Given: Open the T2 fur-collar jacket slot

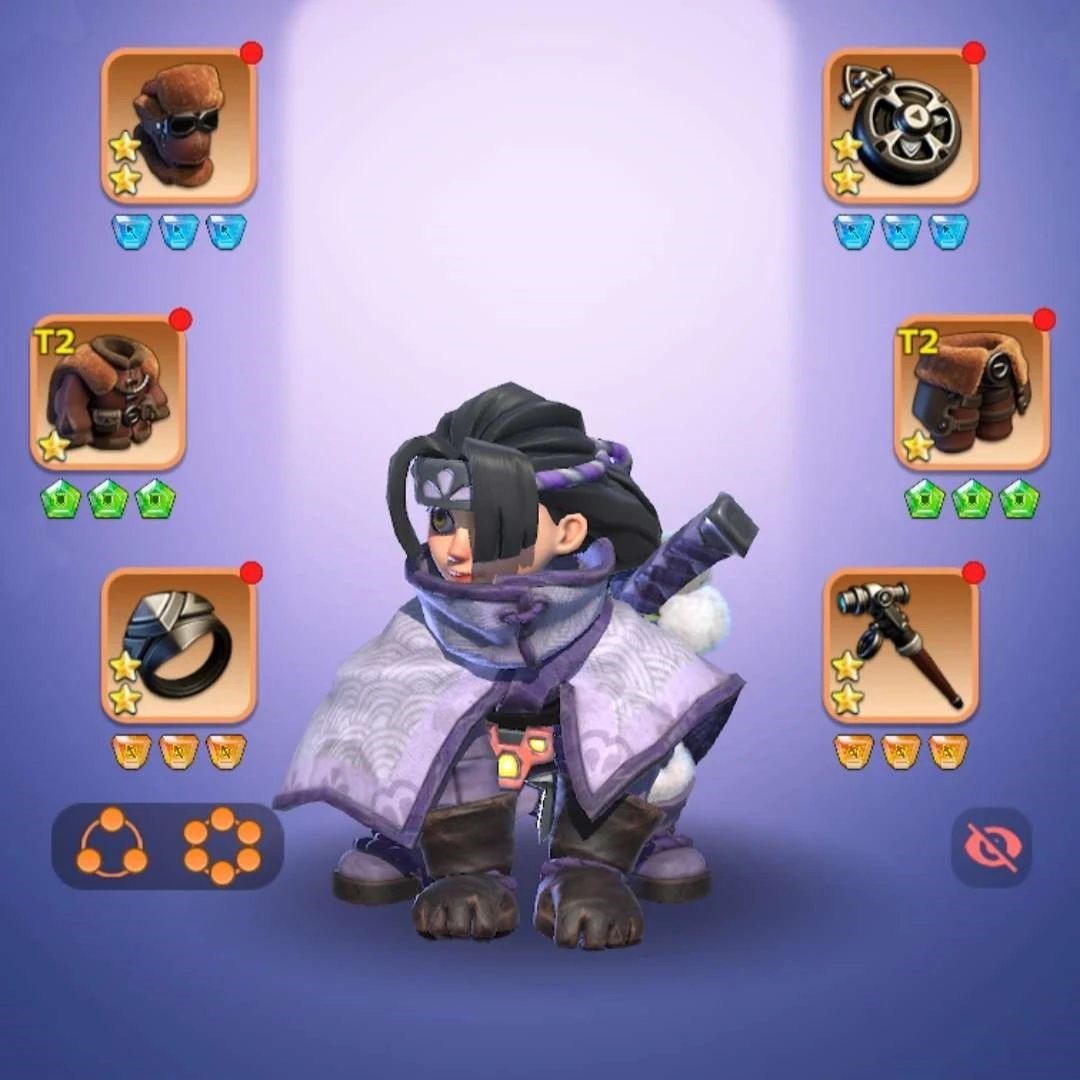Looking at the screenshot, I should 108,393.
